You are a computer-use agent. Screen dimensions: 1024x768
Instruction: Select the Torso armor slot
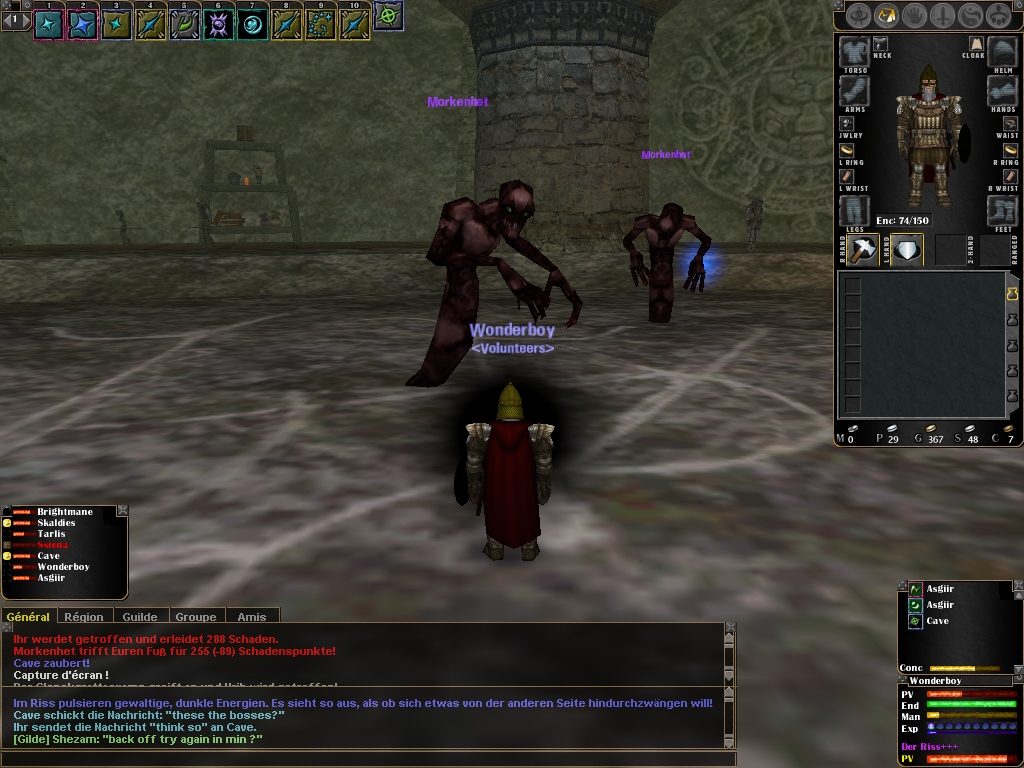coord(854,52)
